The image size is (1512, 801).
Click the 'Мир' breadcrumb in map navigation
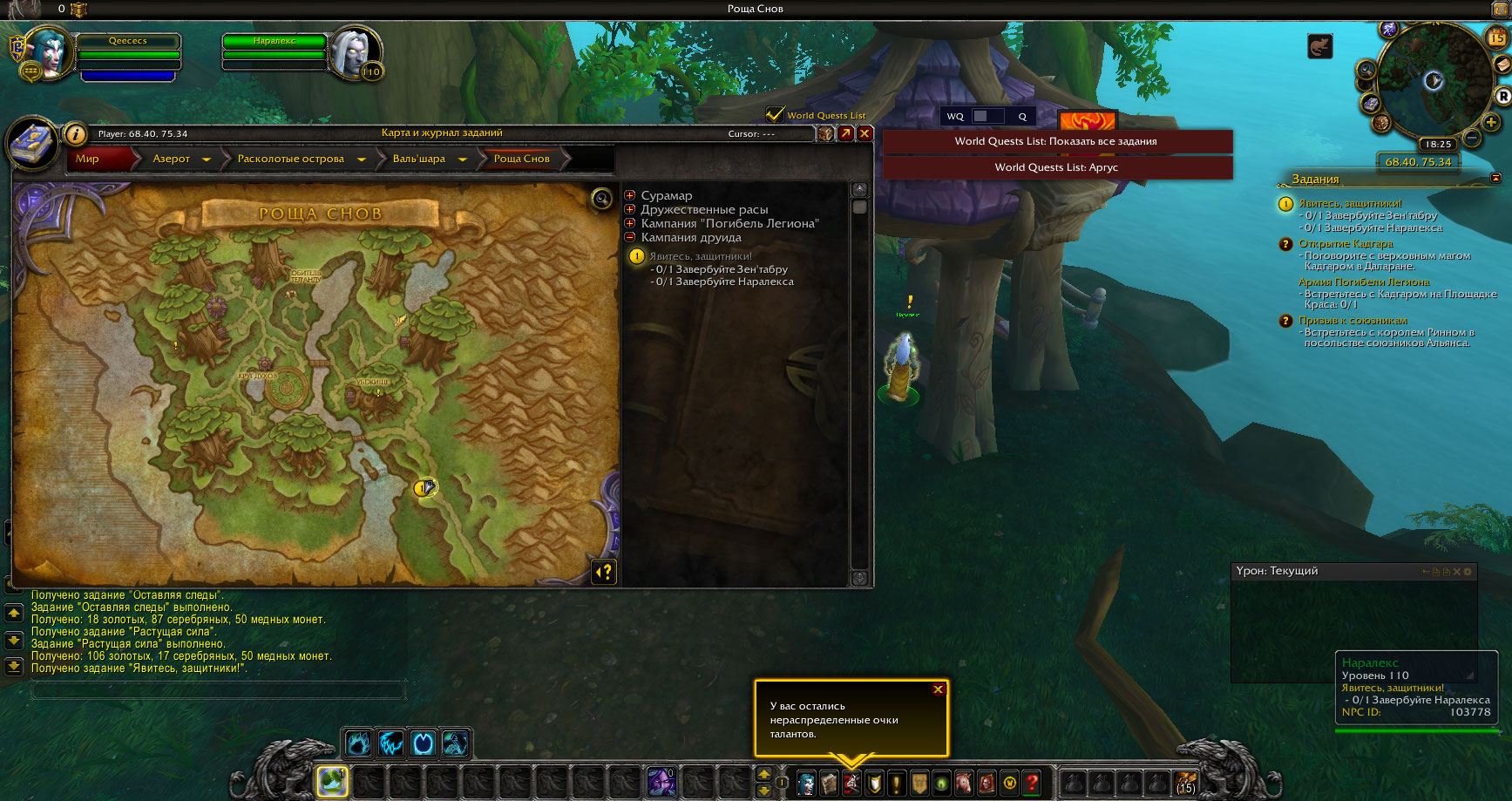[x=88, y=159]
